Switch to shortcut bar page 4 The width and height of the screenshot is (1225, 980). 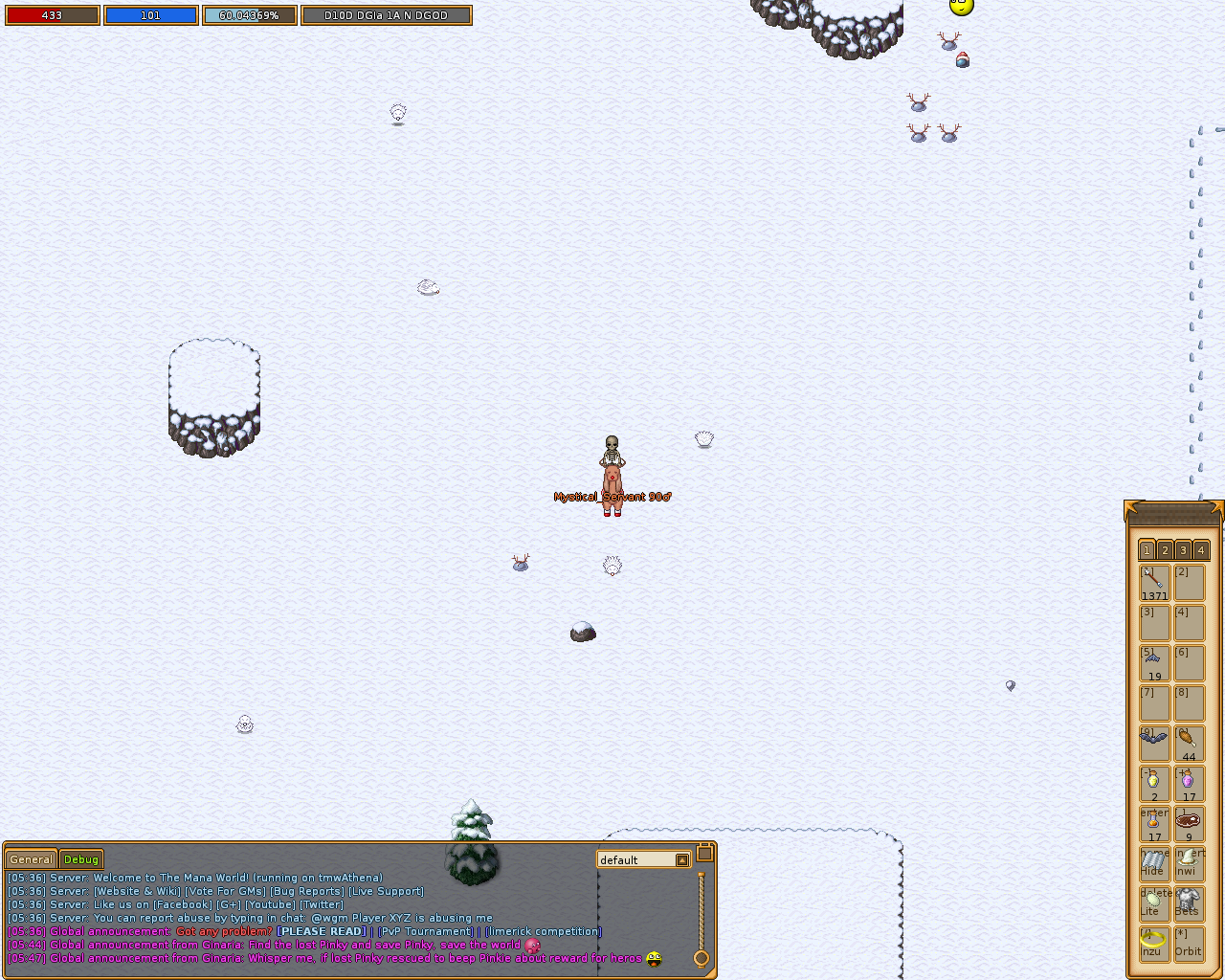(x=1200, y=550)
